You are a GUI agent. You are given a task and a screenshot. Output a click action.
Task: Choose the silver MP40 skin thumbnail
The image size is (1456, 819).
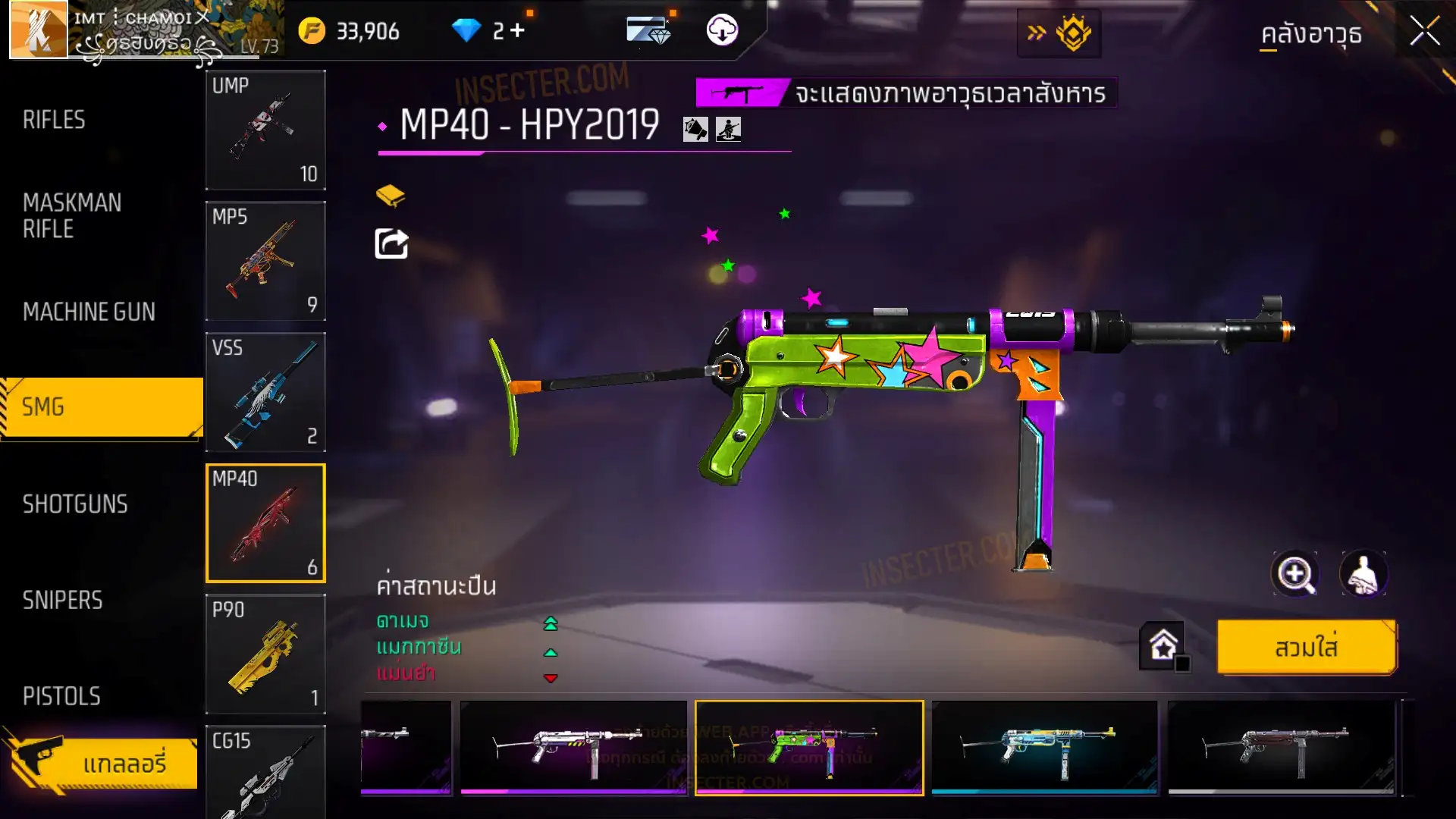coord(573,748)
